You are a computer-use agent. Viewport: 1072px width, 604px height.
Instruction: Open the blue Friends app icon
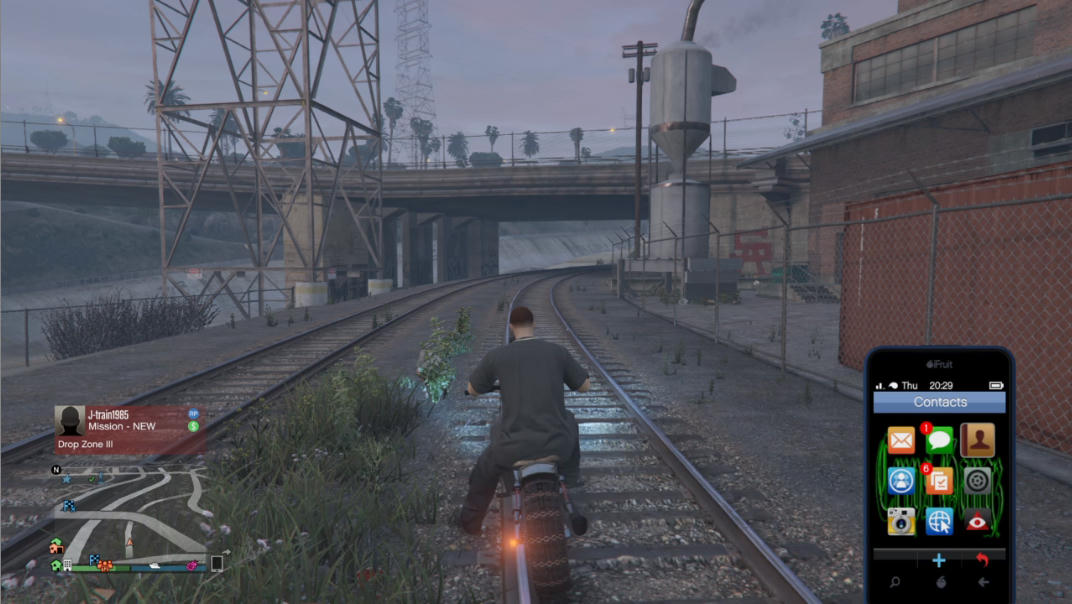(901, 481)
